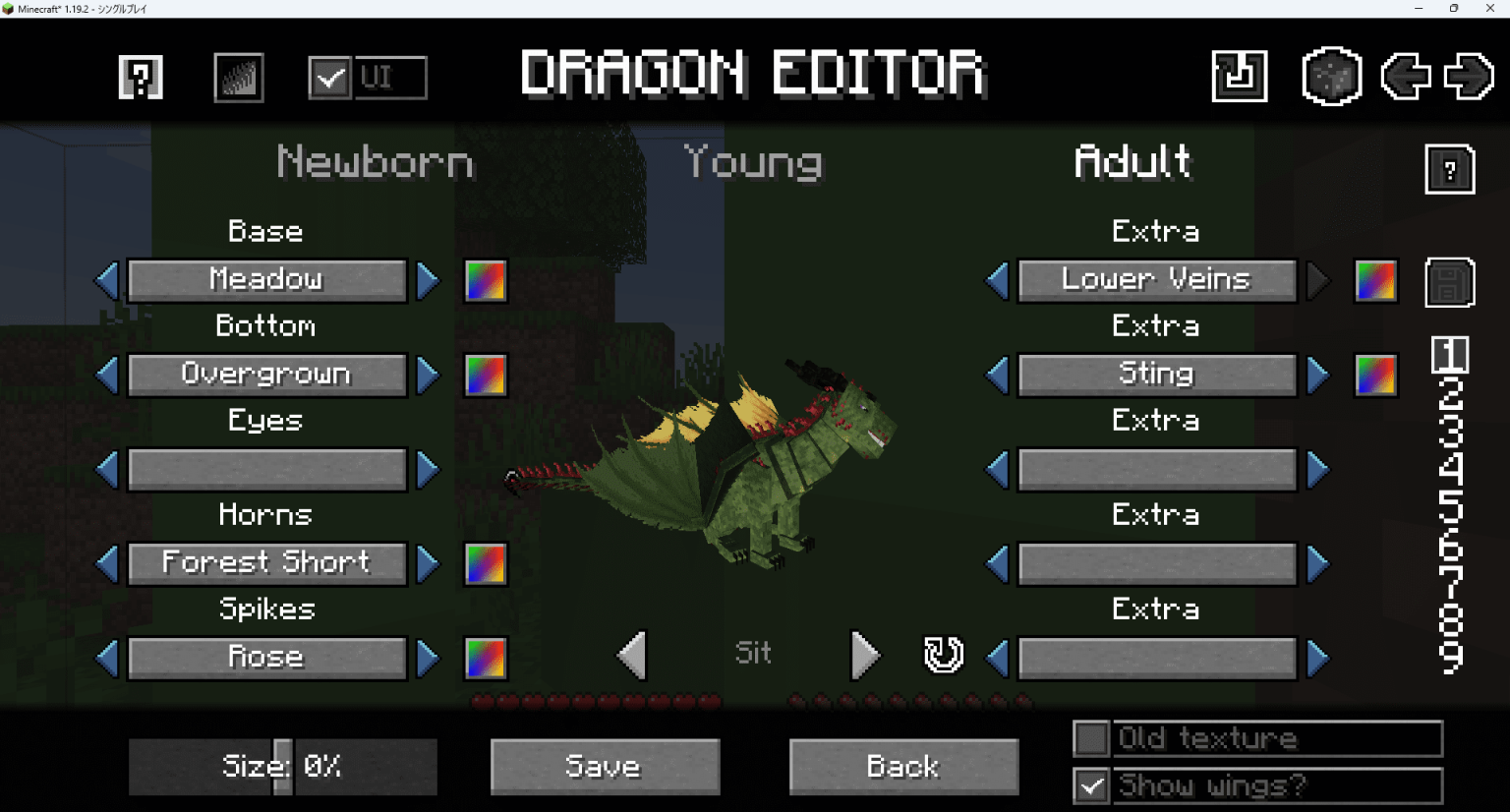Click the undo/reset icon at the top right

1239,74
